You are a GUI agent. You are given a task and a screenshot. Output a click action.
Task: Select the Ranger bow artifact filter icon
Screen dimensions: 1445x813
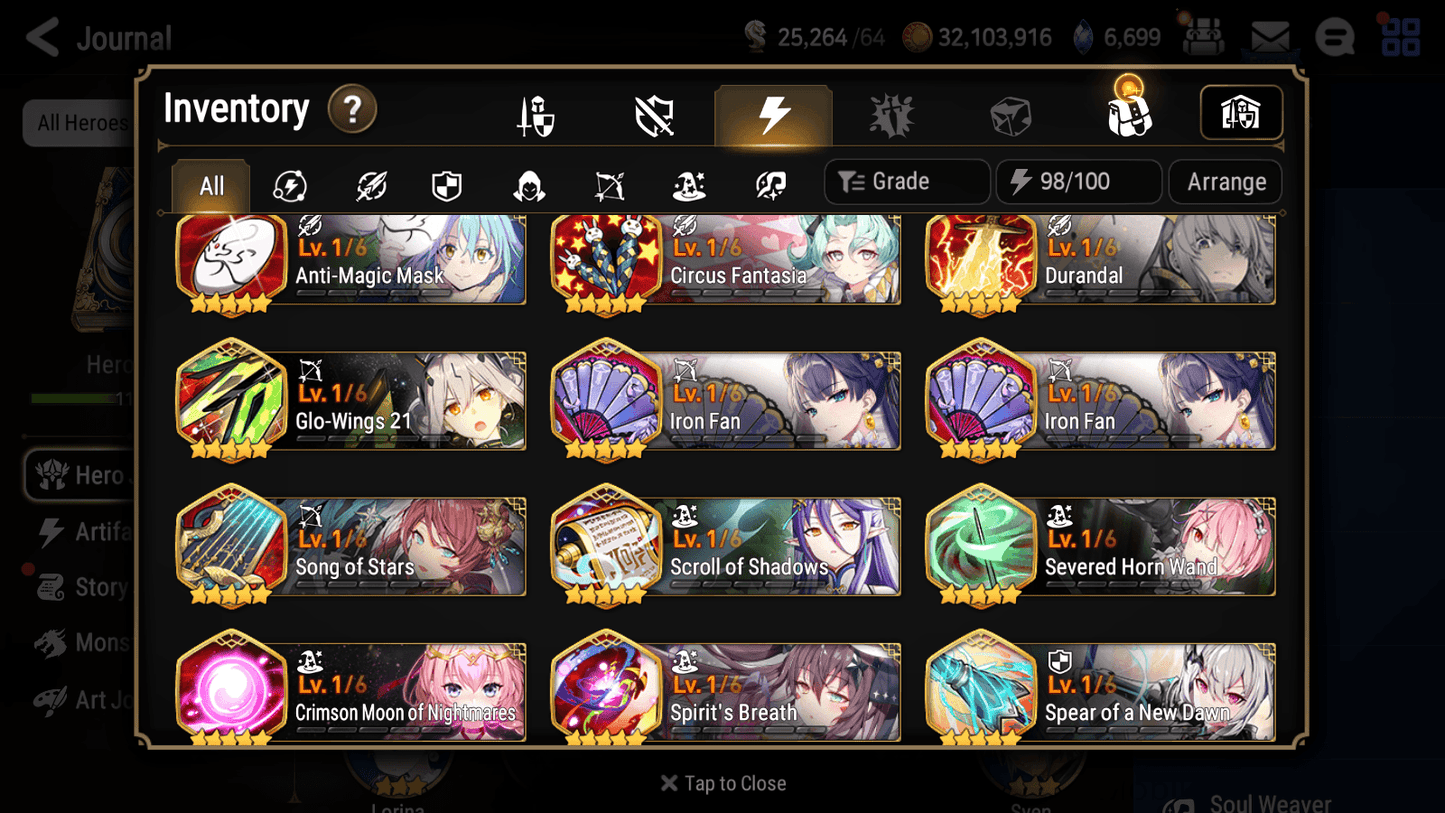608,182
